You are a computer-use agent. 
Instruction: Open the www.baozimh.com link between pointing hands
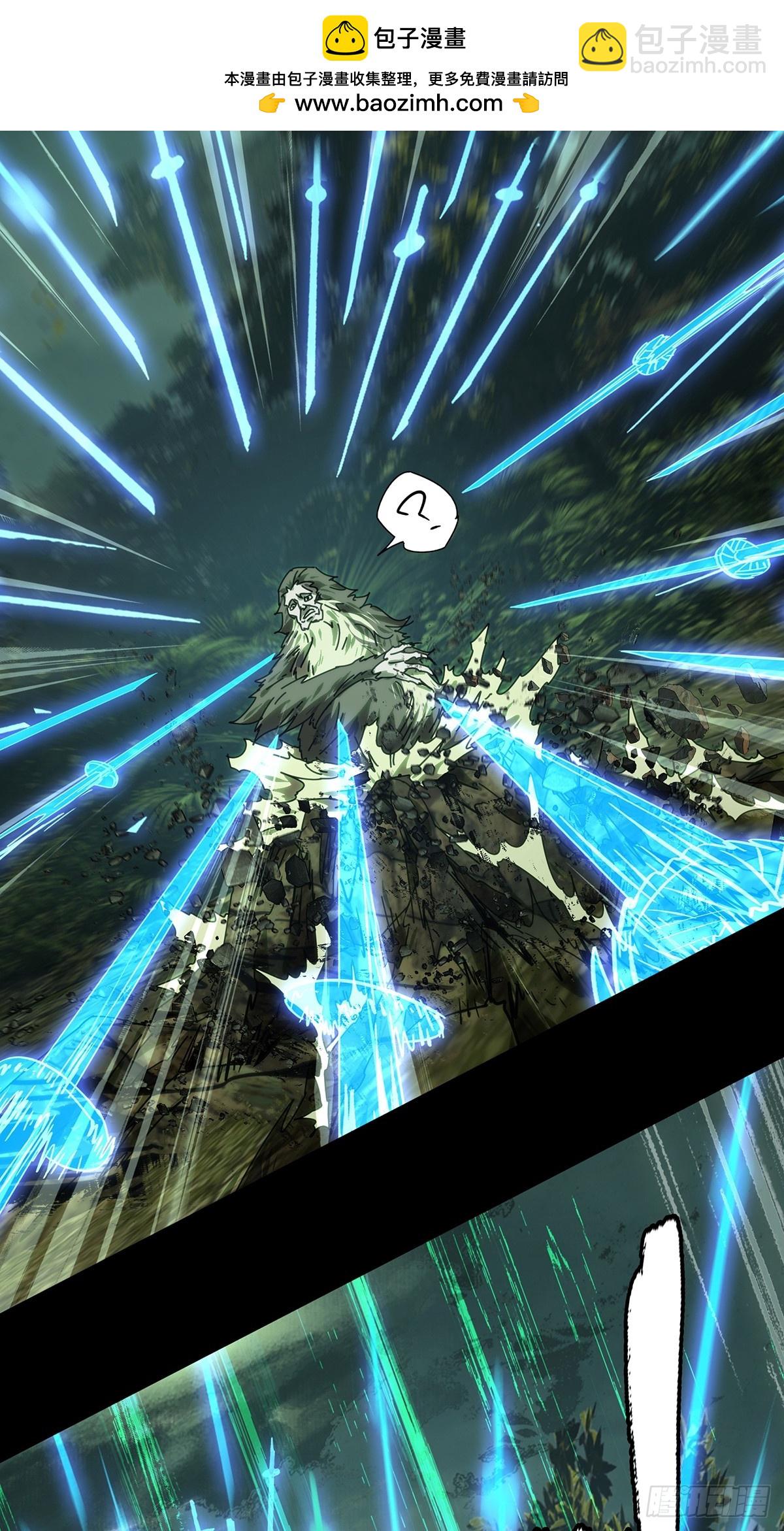[399, 103]
